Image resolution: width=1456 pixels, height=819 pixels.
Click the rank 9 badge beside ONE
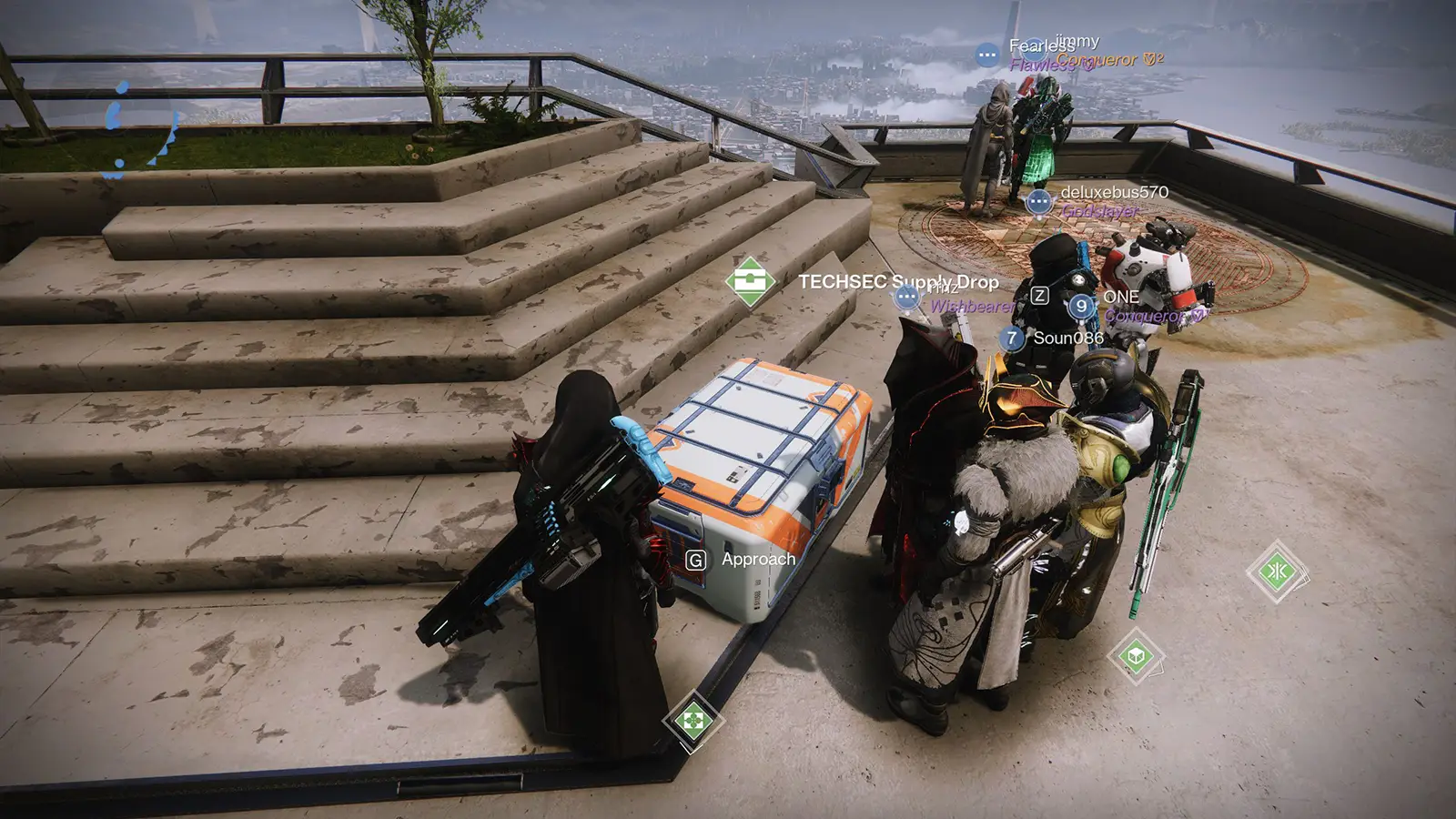pyautogui.click(x=1081, y=307)
